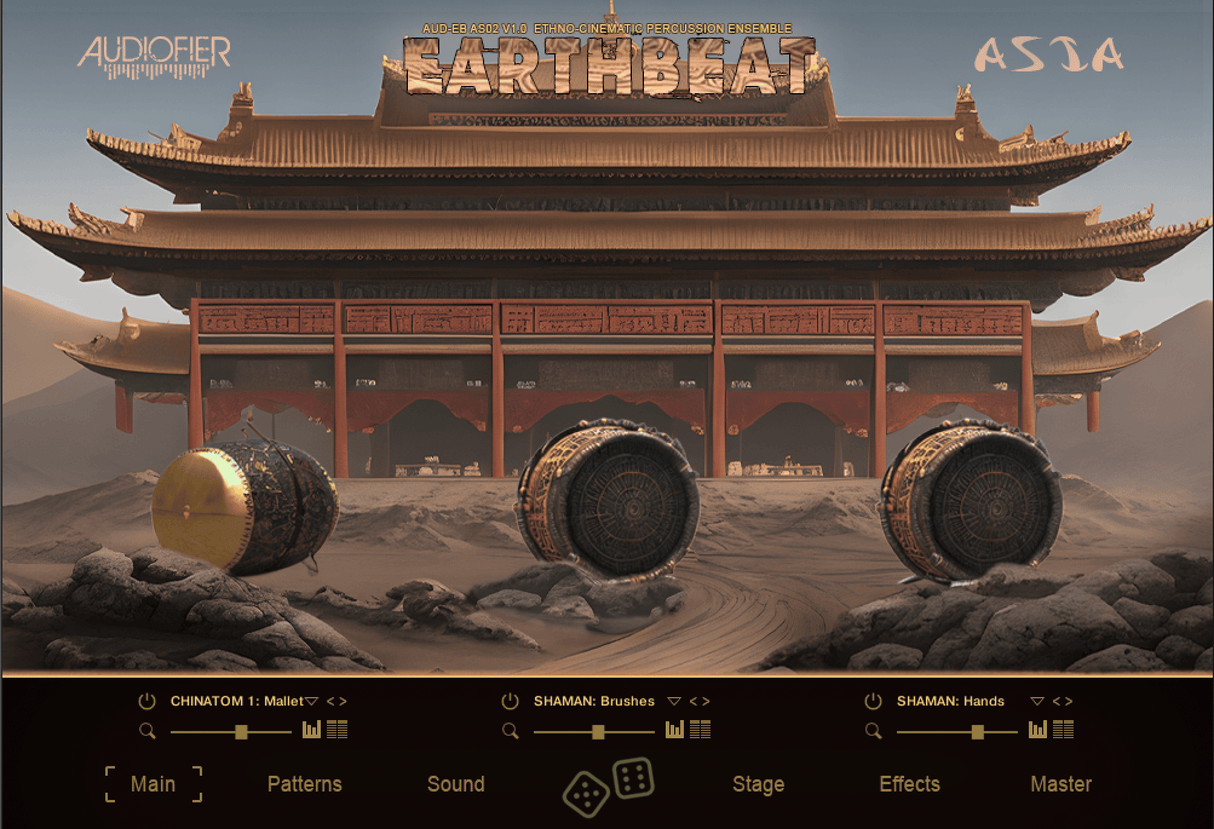Toggle power for CHINATOM 1: Mallet
This screenshot has height=829, width=1214.
click(147, 701)
